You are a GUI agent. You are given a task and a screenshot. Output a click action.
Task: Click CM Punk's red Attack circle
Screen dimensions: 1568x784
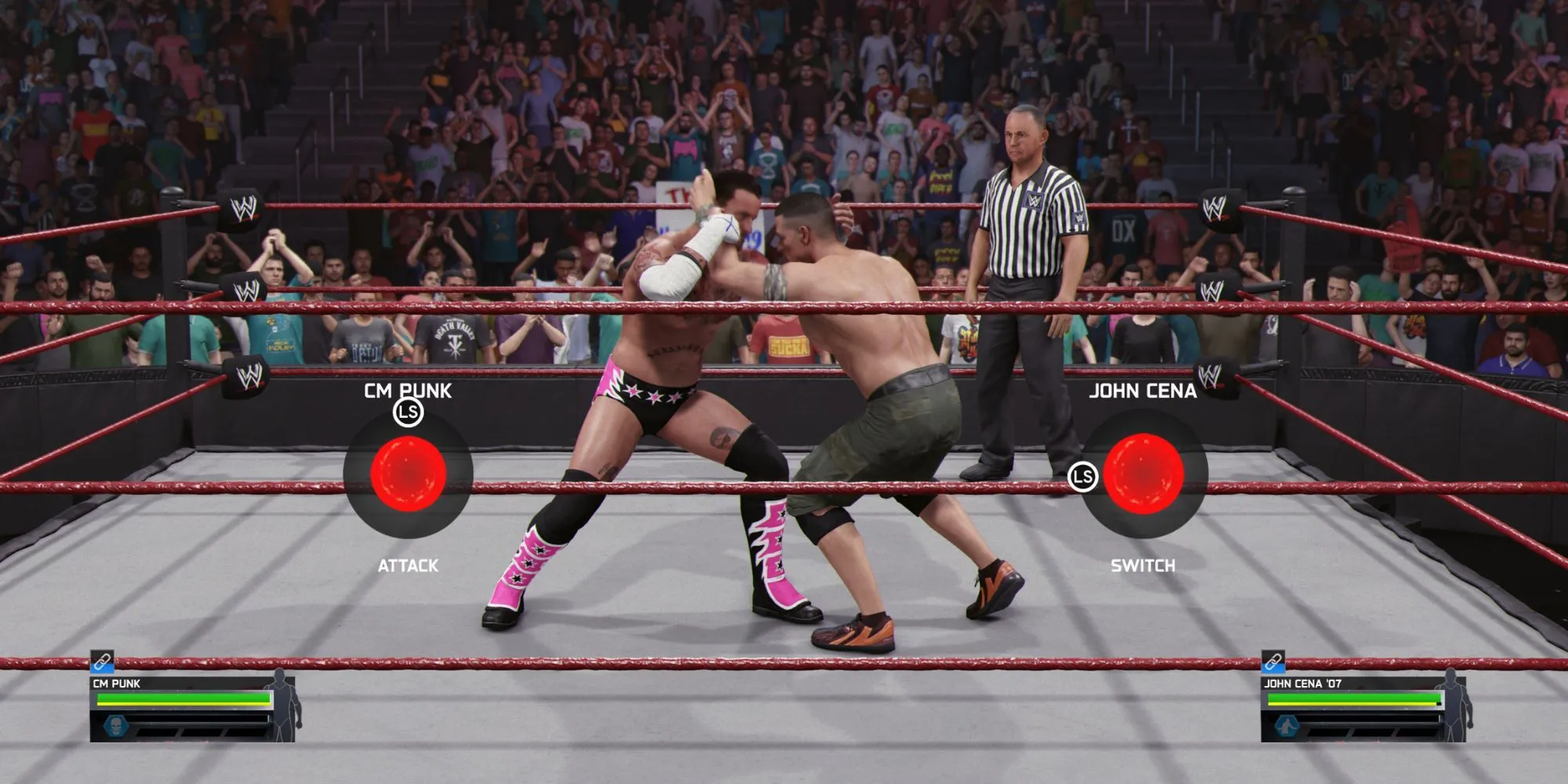coord(408,474)
